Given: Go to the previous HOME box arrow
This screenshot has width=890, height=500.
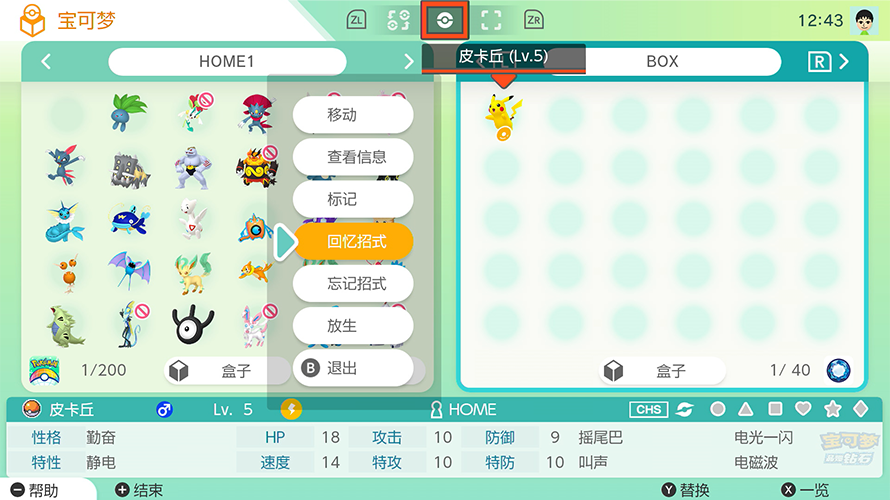Looking at the screenshot, I should (46, 62).
